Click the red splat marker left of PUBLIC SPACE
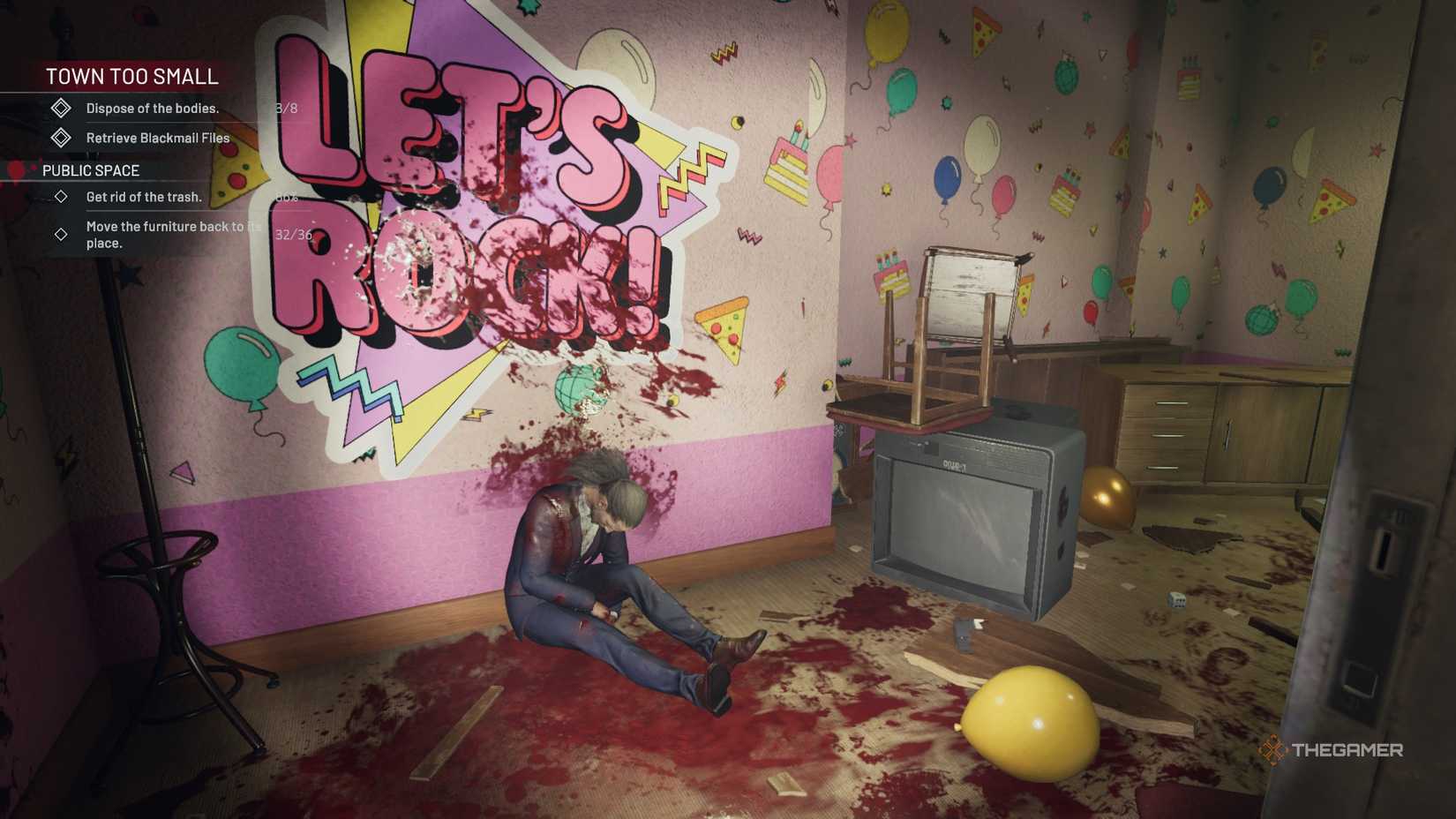The height and width of the screenshot is (819, 1456). 18,169
